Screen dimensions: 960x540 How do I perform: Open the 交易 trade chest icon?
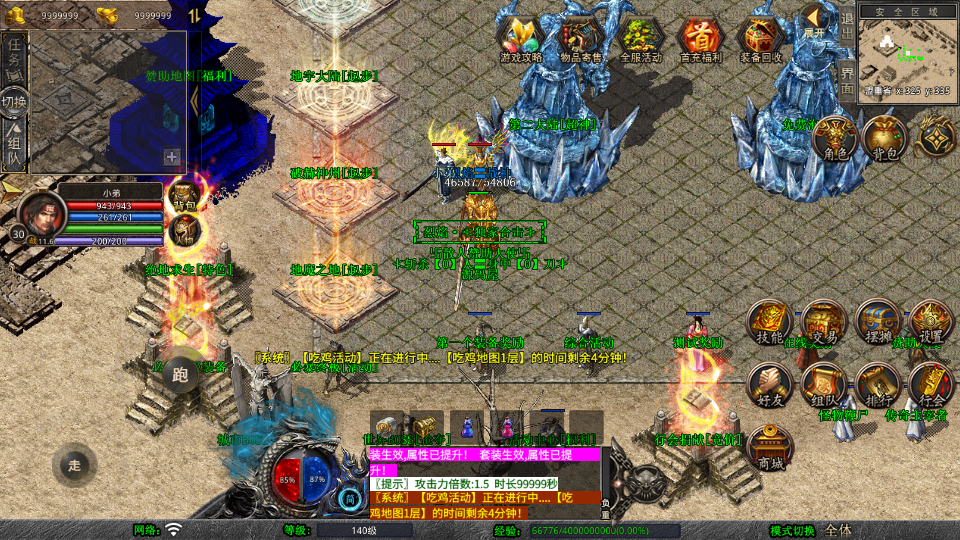[824, 323]
